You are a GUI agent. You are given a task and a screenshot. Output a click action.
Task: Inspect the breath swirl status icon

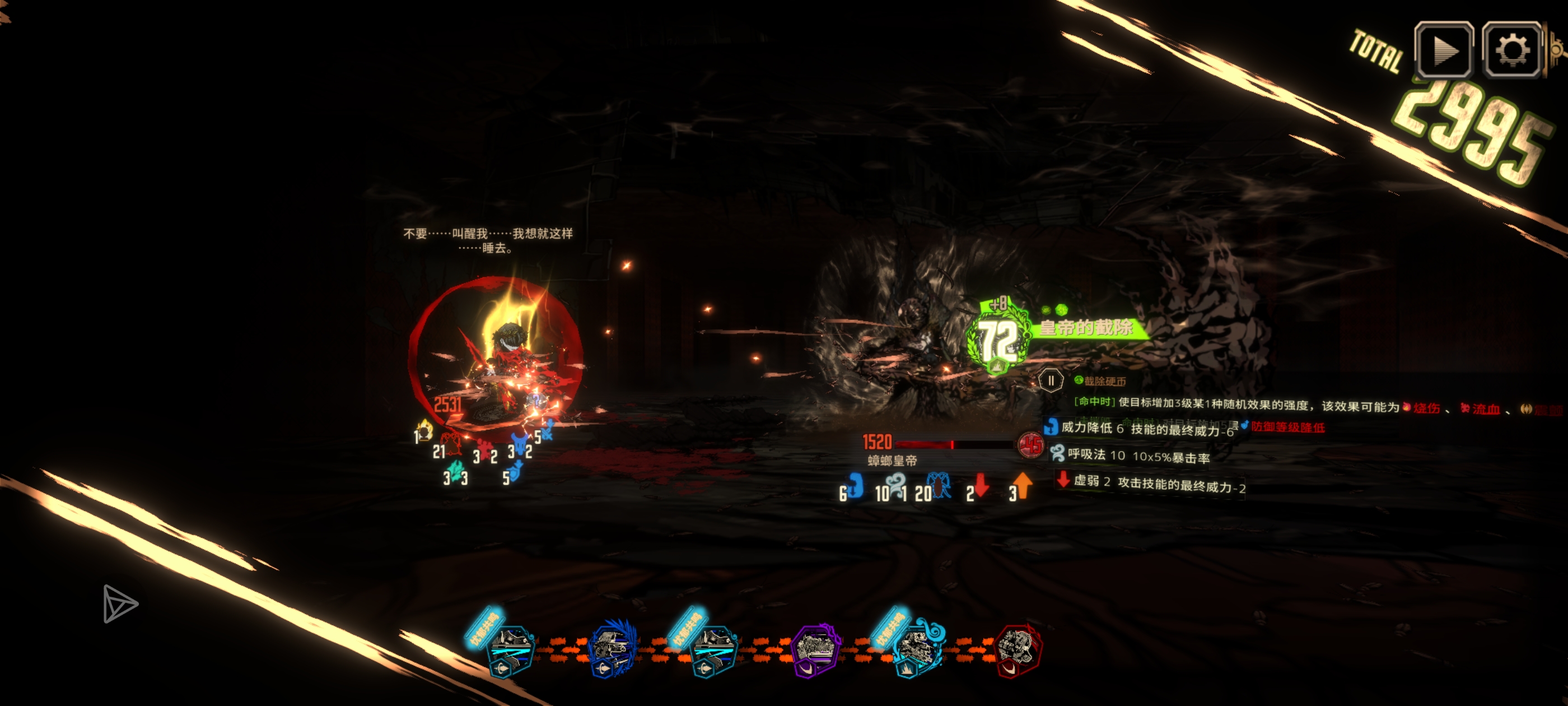pyautogui.click(x=895, y=486)
